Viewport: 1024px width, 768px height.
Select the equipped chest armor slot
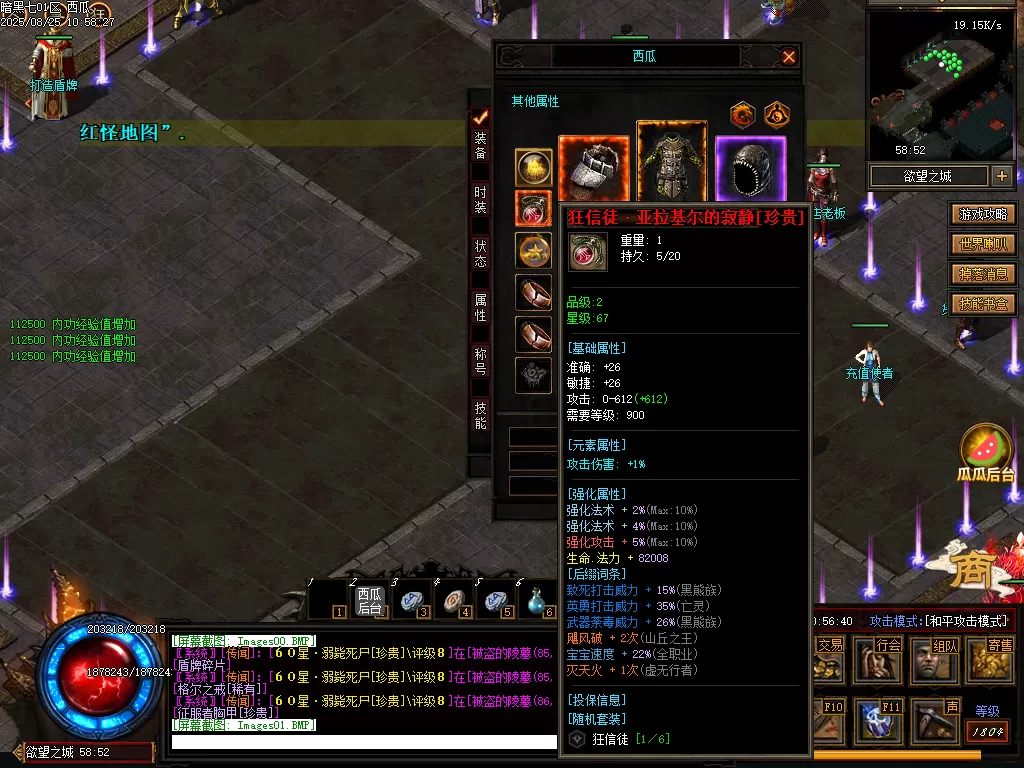[672, 162]
